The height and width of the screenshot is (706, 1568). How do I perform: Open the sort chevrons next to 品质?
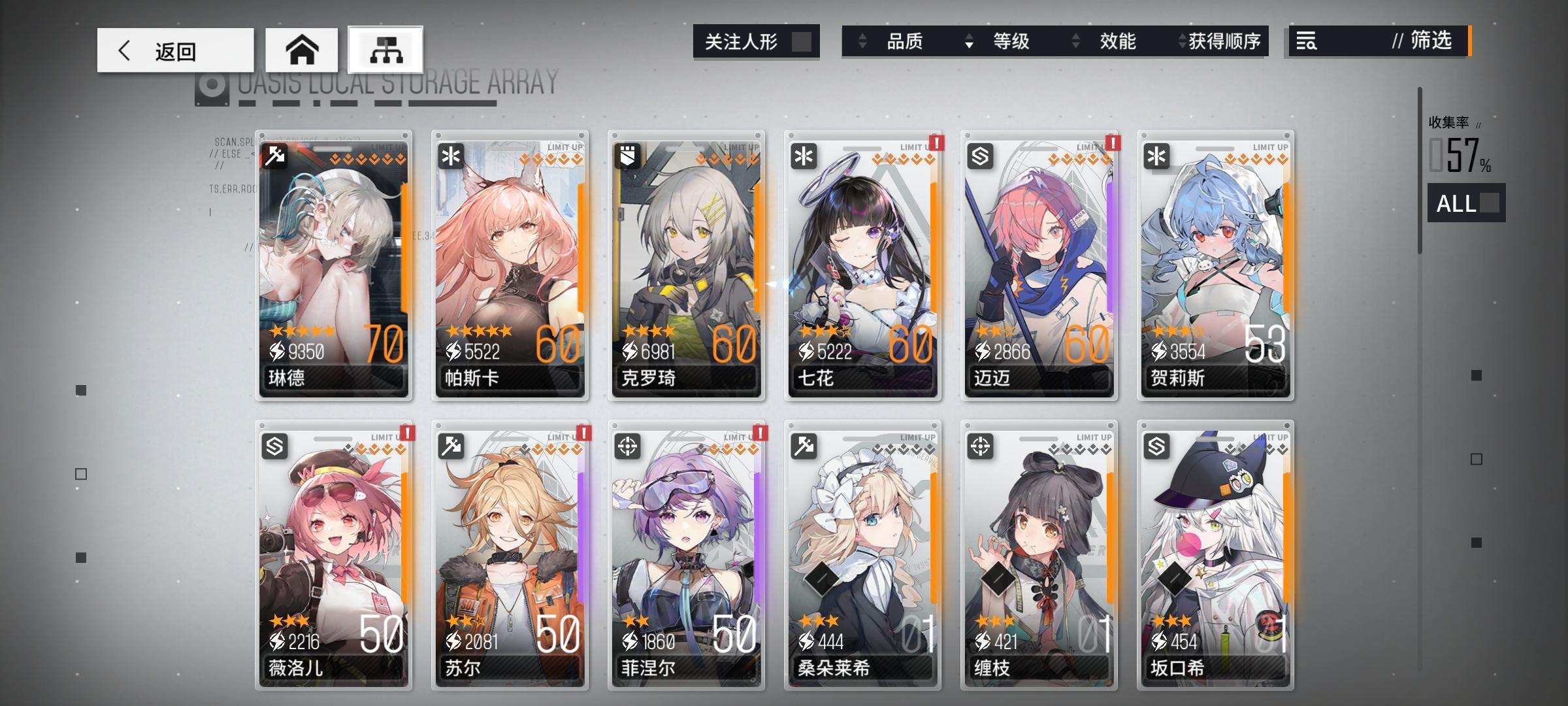(x=861, y=42)
